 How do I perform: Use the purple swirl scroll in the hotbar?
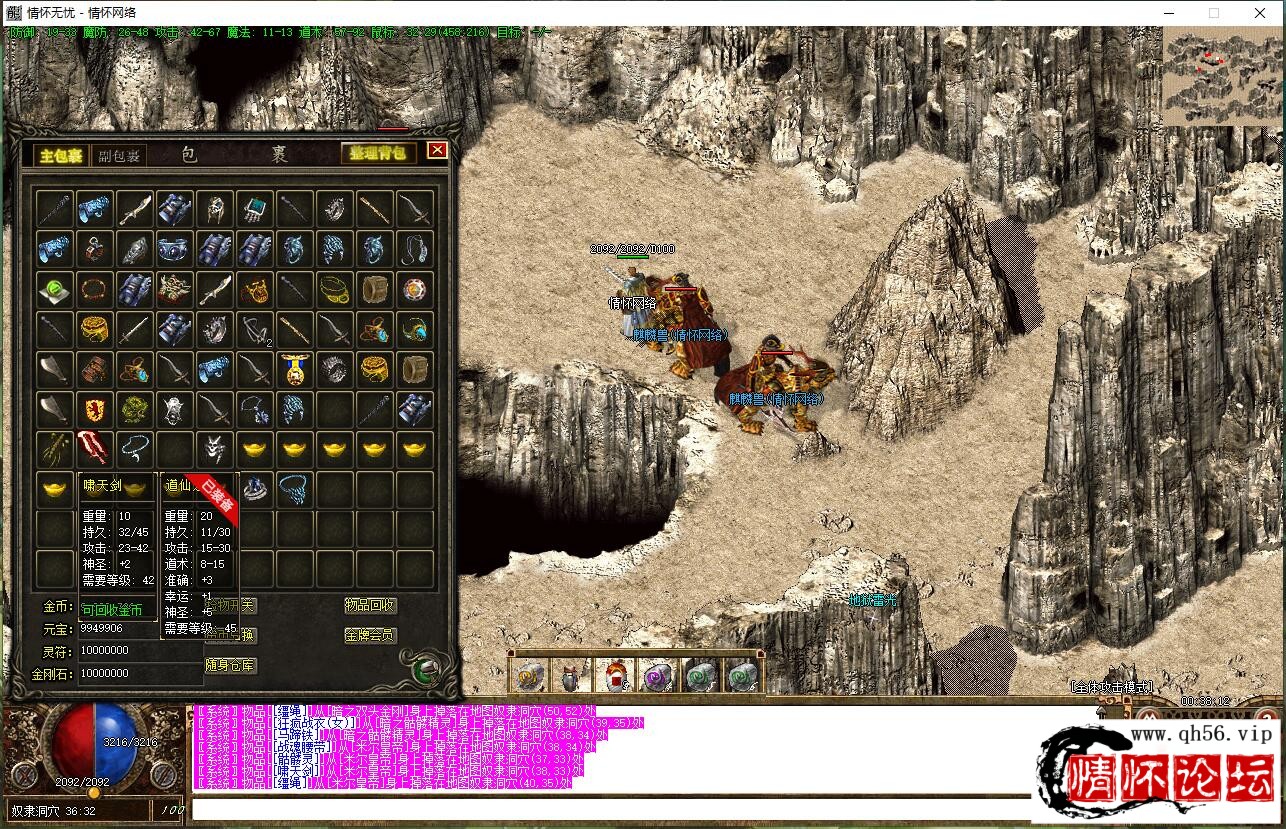click(657, 677)
